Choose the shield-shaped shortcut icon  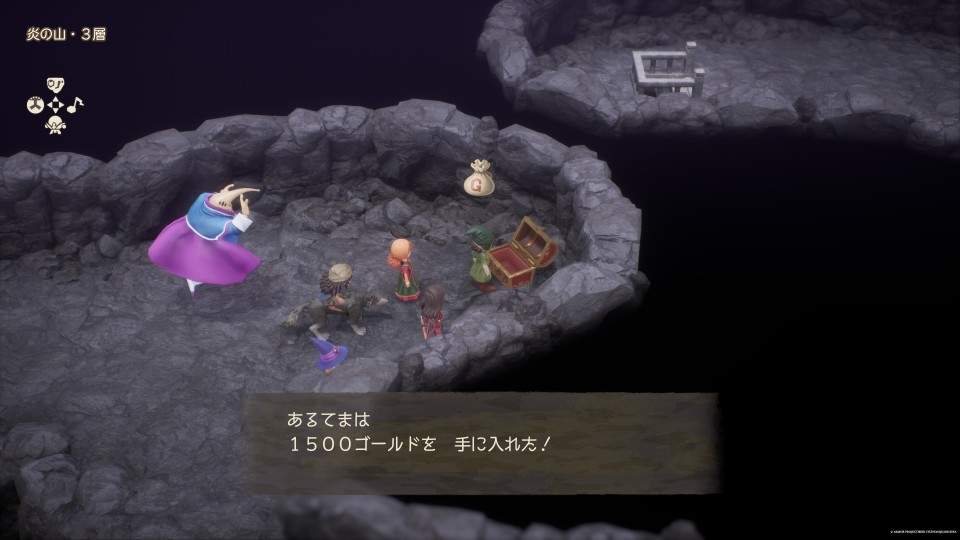pos(54,84)
